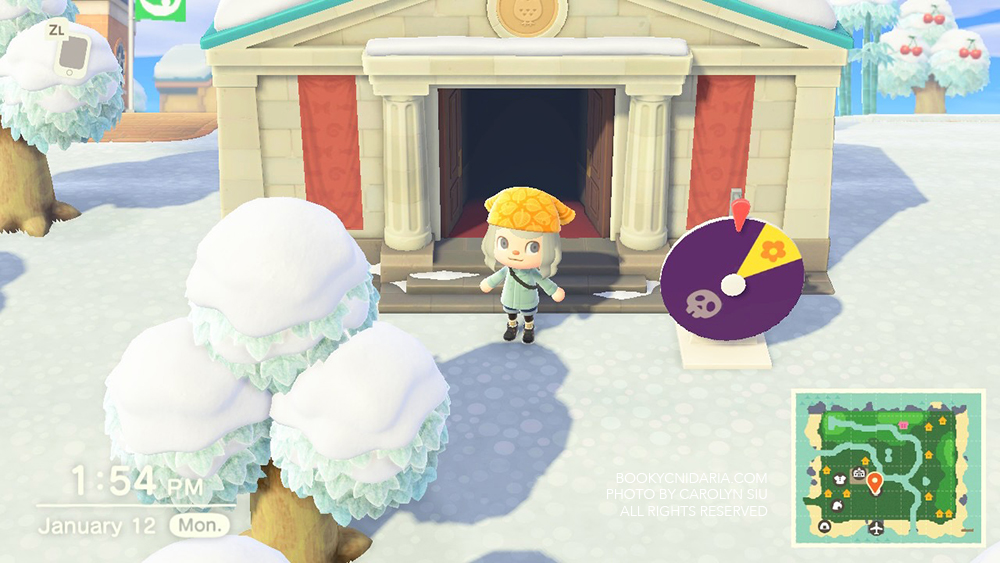Click the pink player house marker
1000x563 pixels.
[x=903, y=425]
